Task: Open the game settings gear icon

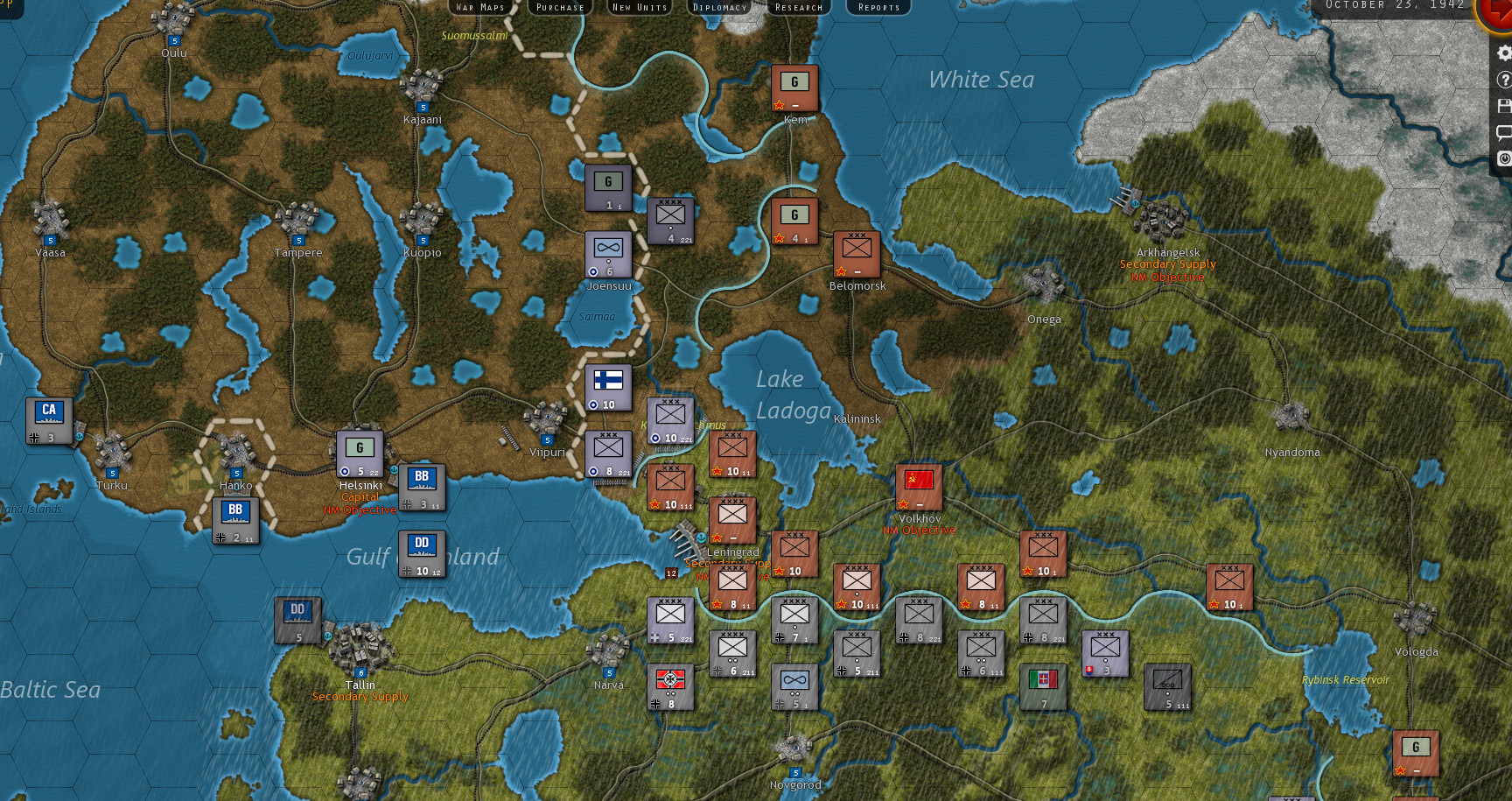Action: 1503,53
